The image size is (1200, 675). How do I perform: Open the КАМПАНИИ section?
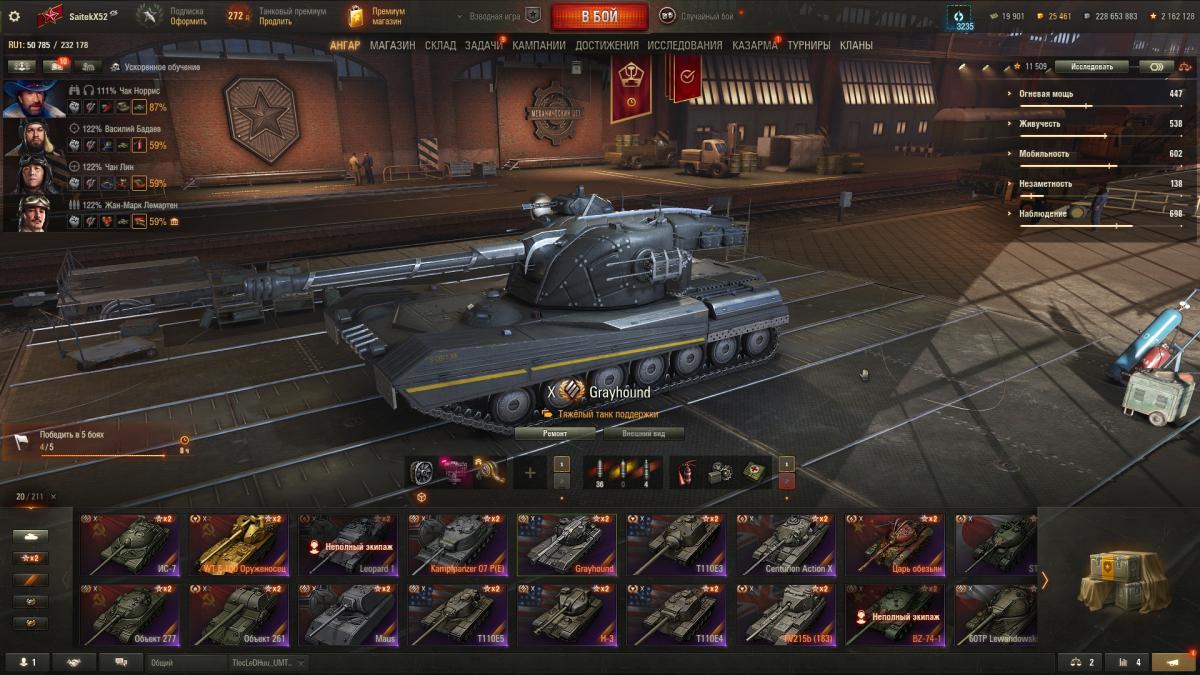(539, 45)
